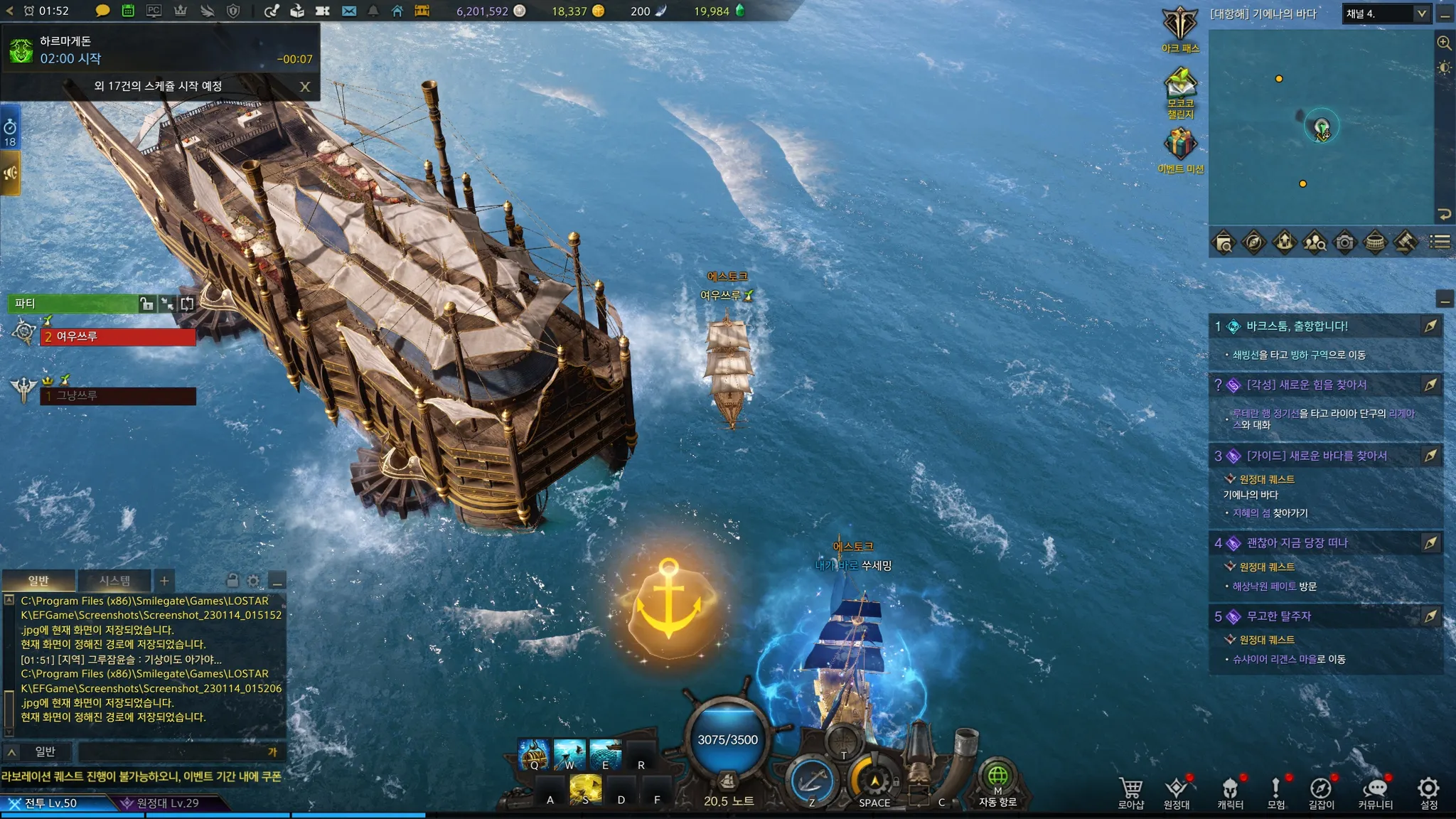Open the 캐릭터 character menu
The width and height of the screenshot is (1456, 819).
click(x=1230, y=791)
